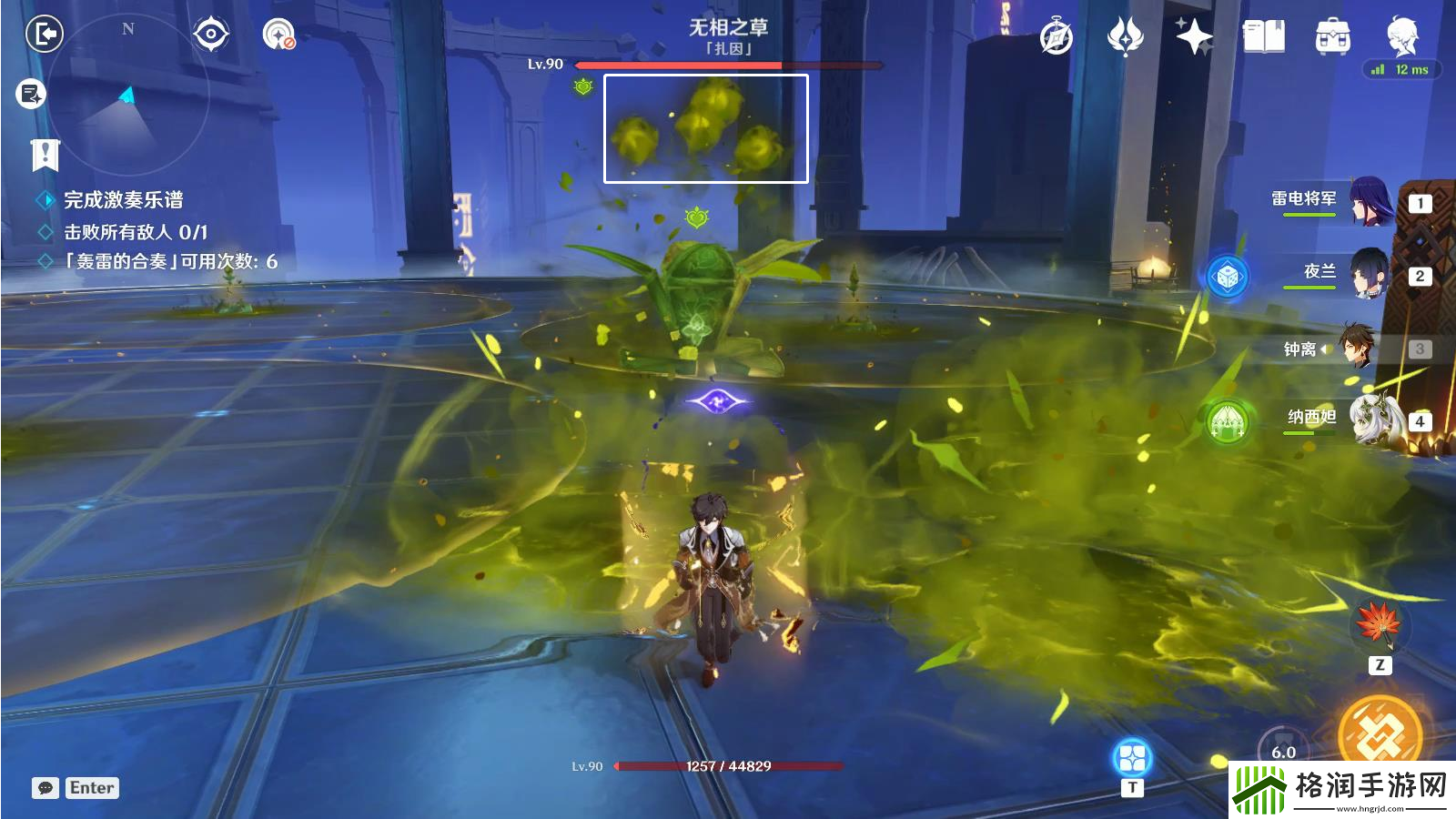Open the backpack inventory icon

click(x=1332, y=37)
